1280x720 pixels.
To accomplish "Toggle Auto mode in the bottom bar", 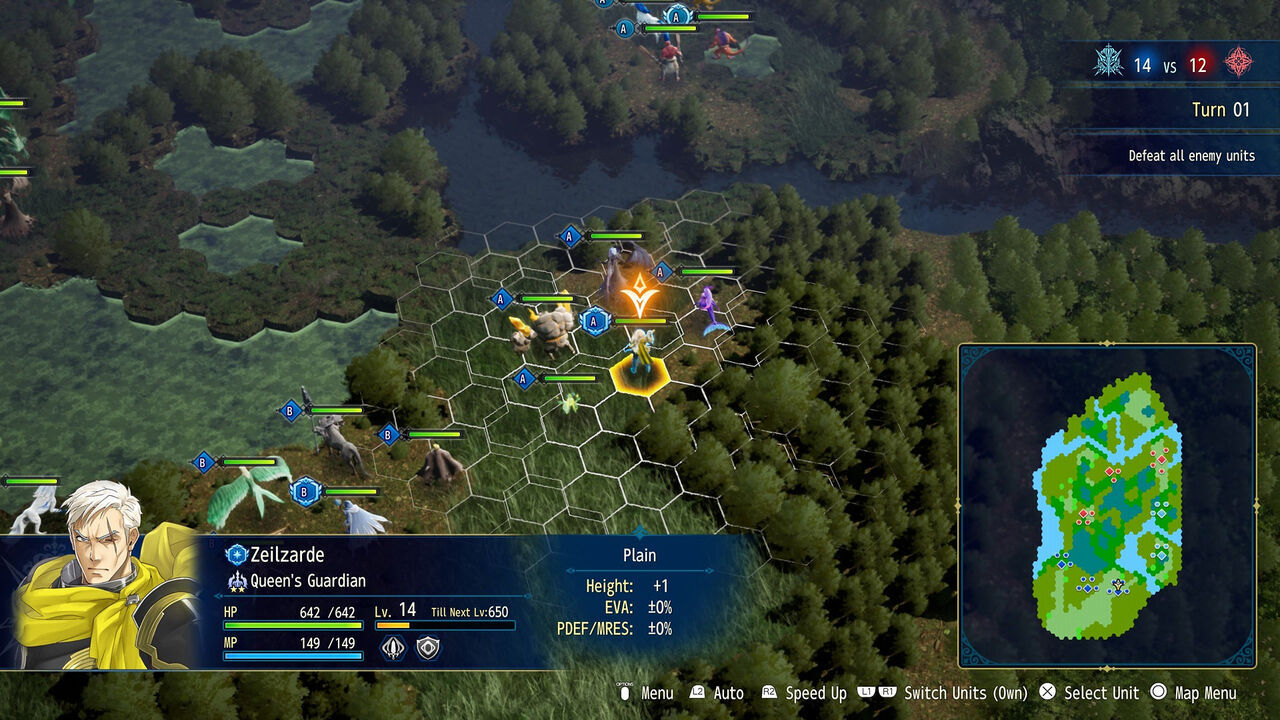I will [x=727, y=692].
